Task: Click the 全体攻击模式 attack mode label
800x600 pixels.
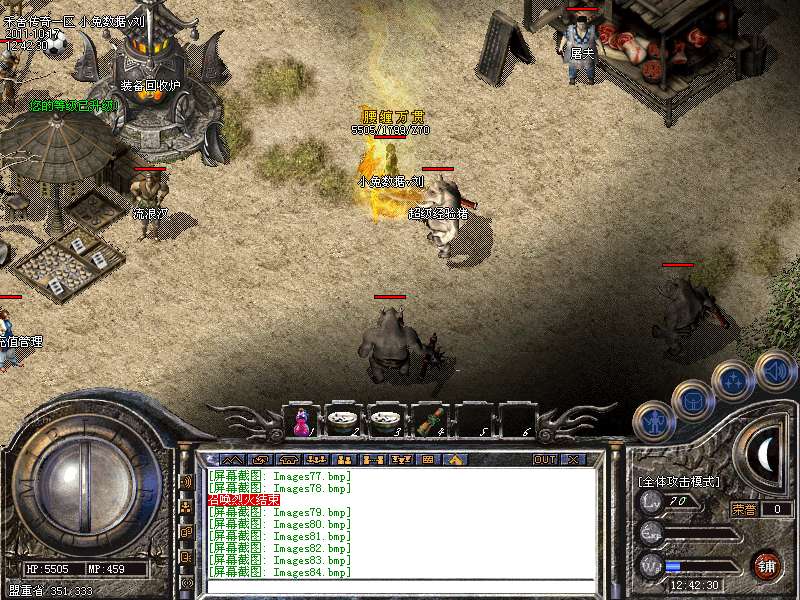Action: (x=678, y=482)
